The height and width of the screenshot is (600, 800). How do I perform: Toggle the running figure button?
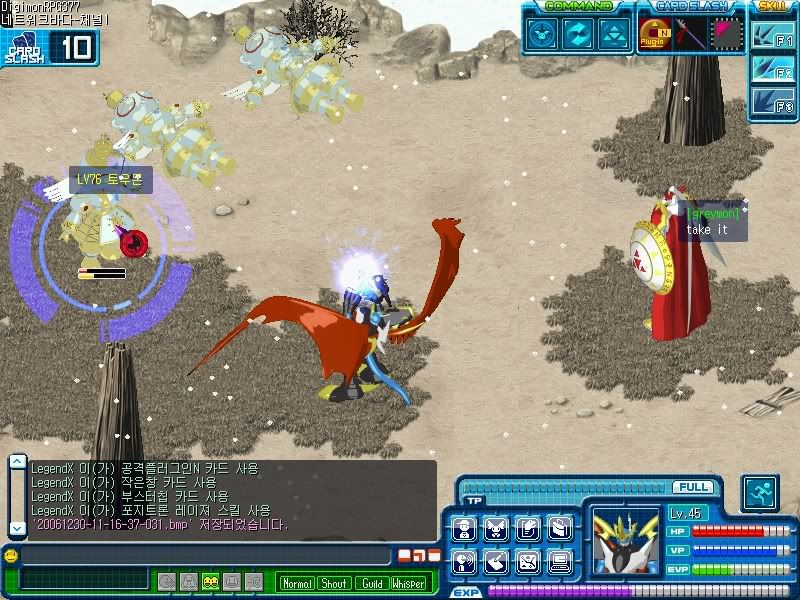[x=759, y=493]
